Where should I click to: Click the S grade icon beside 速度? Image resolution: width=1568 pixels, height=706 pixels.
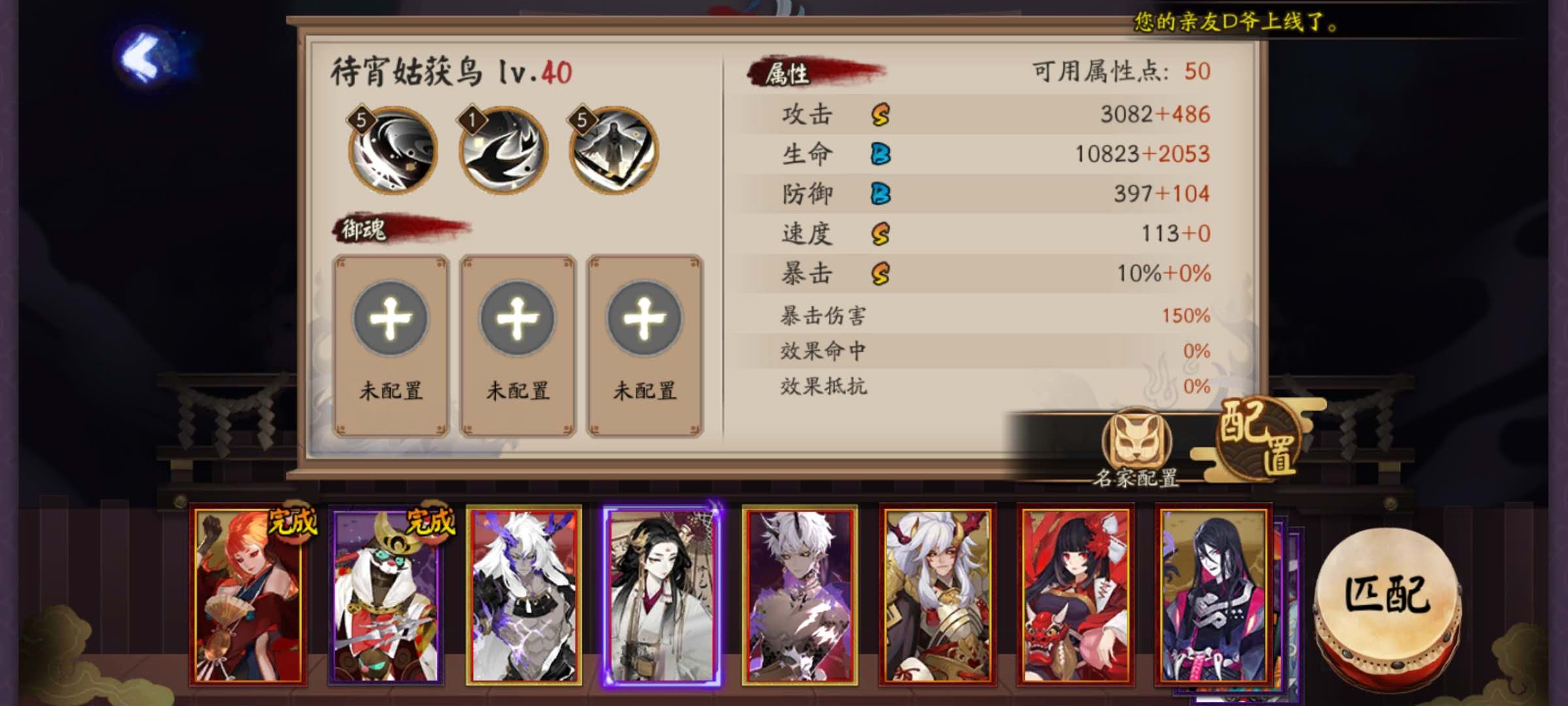881,235
